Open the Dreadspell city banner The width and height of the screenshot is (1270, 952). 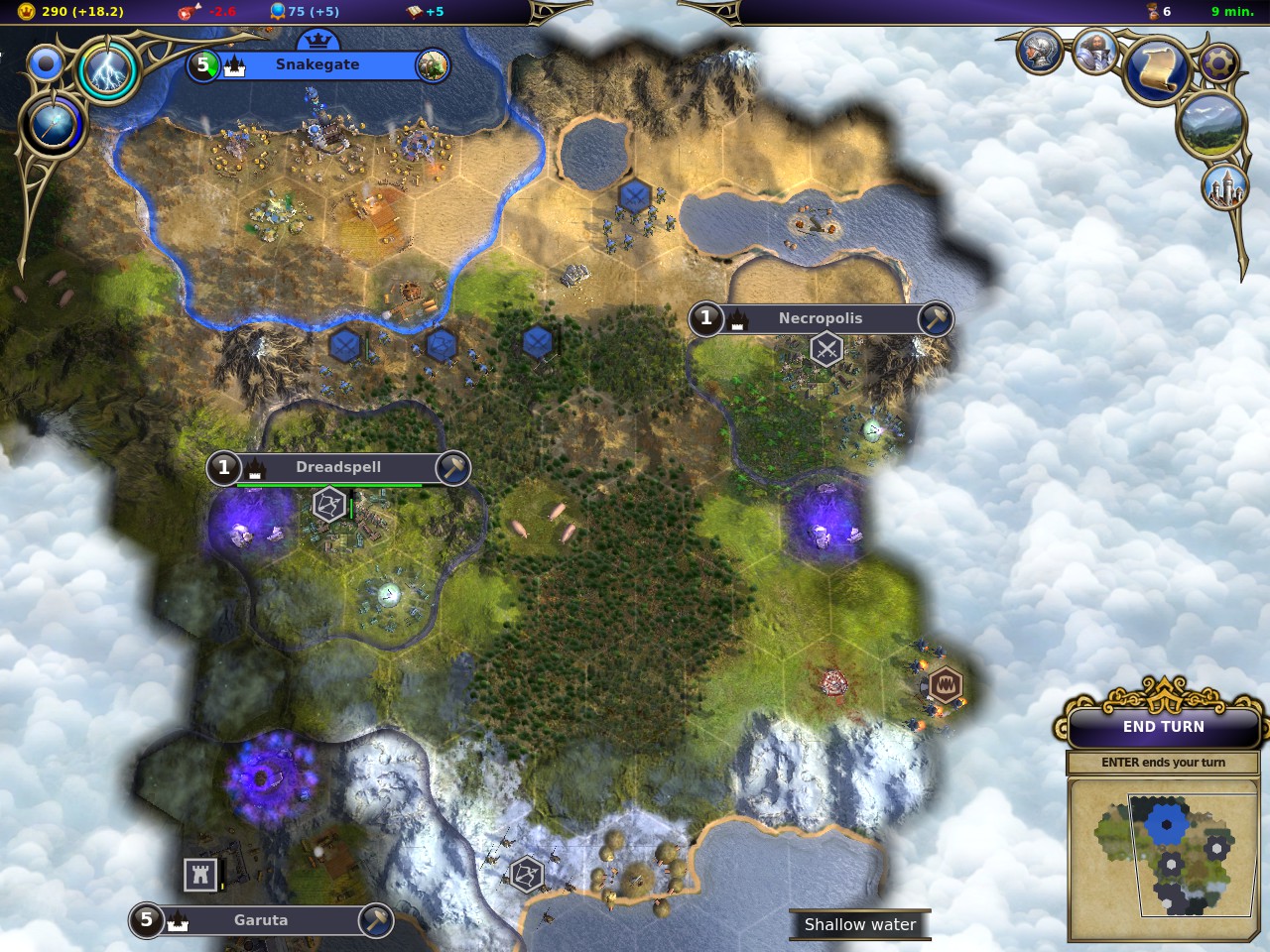click(x=337, y=467)
